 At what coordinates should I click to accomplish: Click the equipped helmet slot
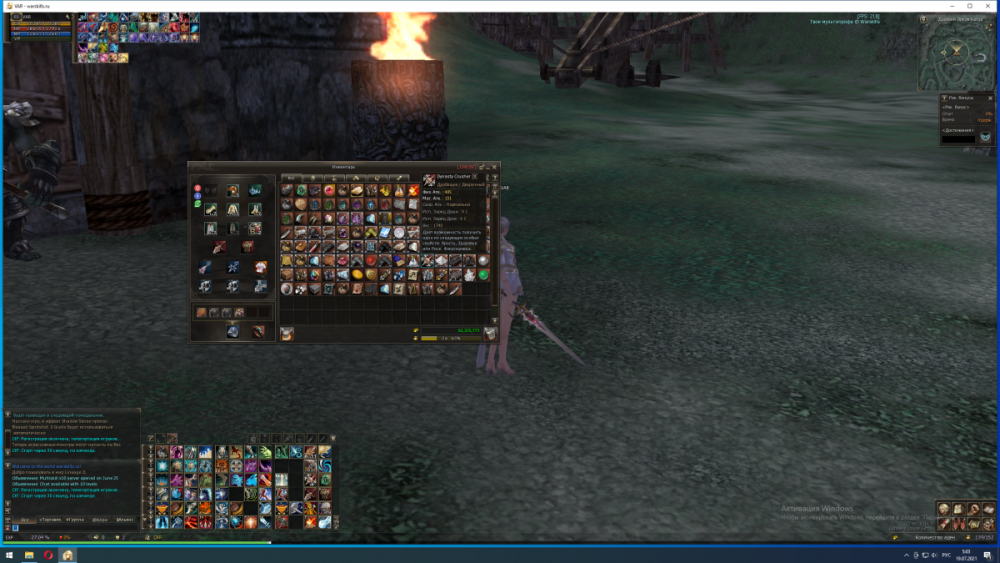(x=231, y=191)
